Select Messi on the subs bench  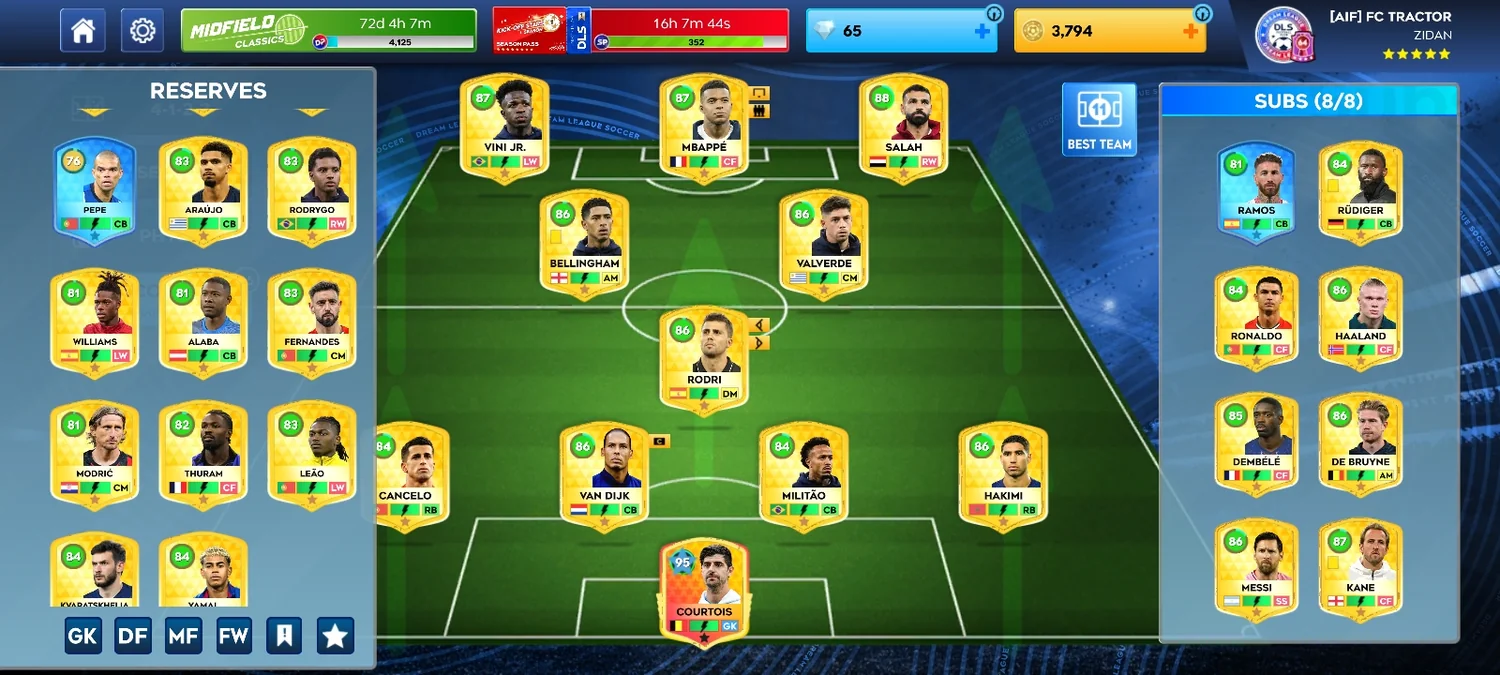pyautogui.click(x=1256, y=567)
